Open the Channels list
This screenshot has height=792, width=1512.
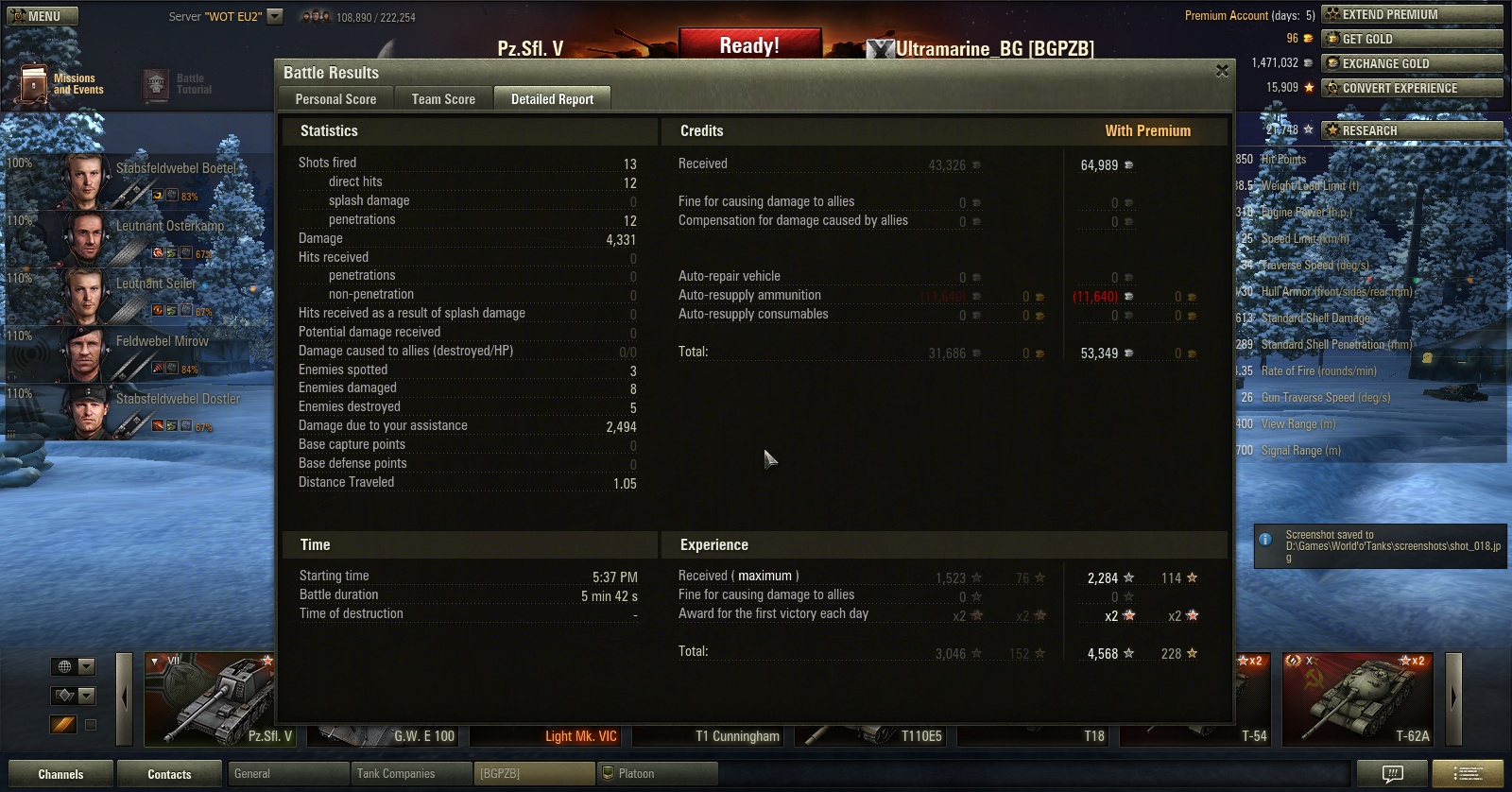click(60, 774)
